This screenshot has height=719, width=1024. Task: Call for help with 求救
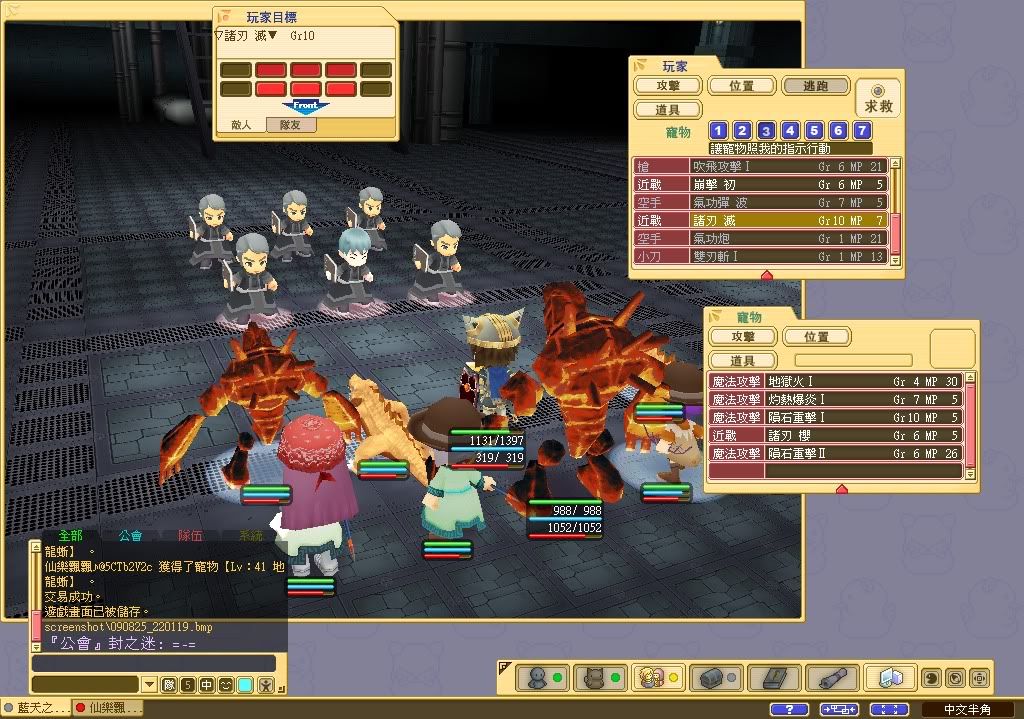coord(879,98)
